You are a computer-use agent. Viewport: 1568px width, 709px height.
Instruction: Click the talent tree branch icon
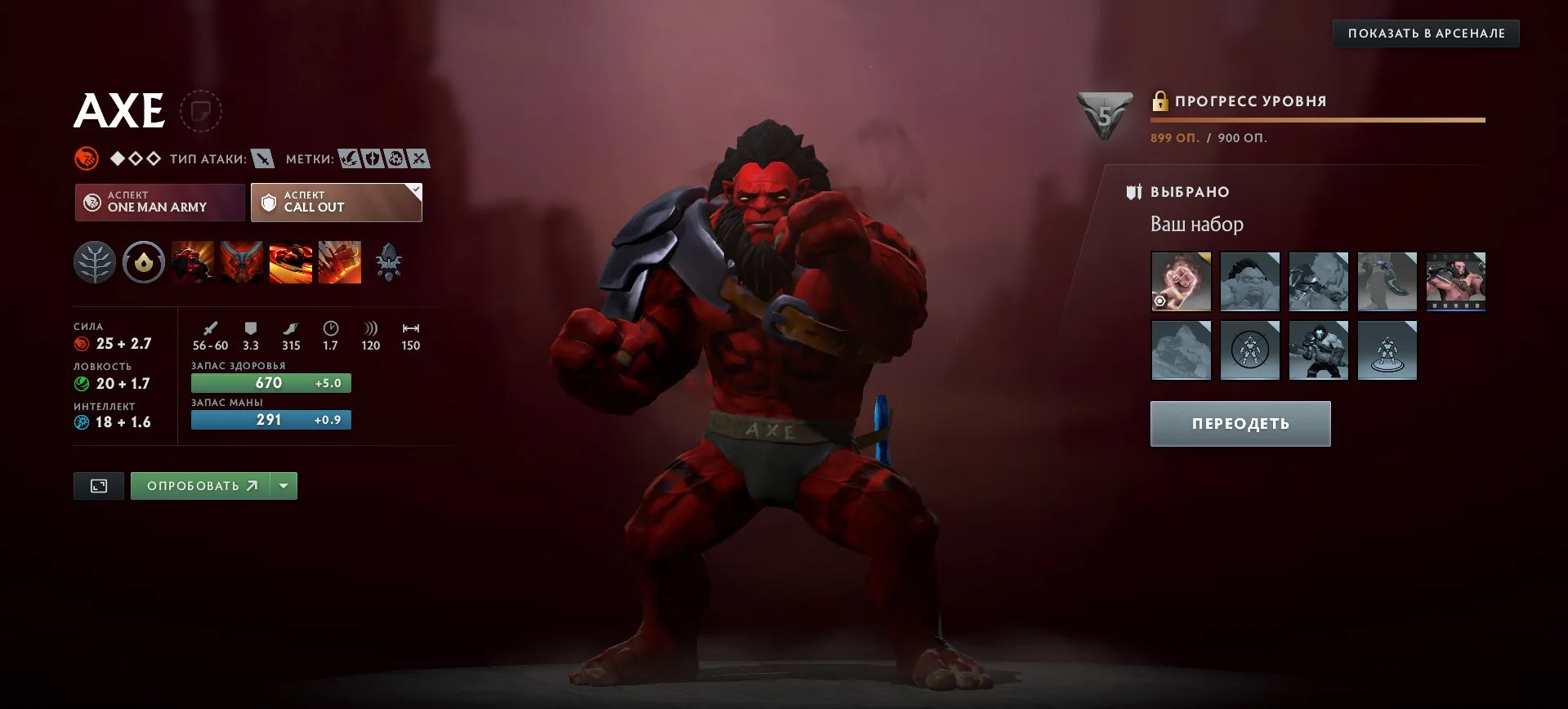coord(96,262)
